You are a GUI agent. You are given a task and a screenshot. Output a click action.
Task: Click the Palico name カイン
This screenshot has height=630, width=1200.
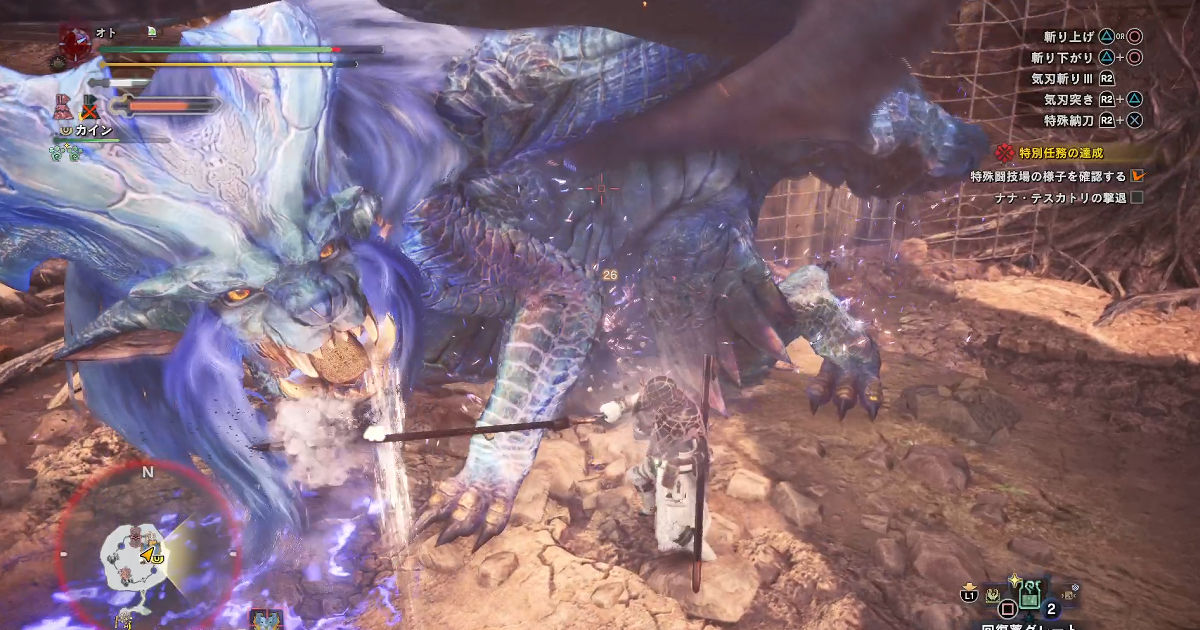pos(92,131)
